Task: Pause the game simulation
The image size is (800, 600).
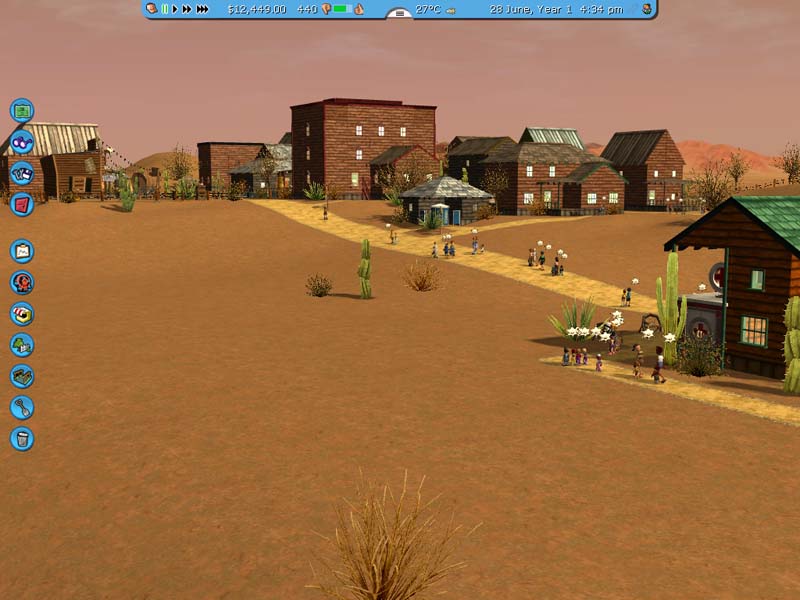Action: pos(165,9)
